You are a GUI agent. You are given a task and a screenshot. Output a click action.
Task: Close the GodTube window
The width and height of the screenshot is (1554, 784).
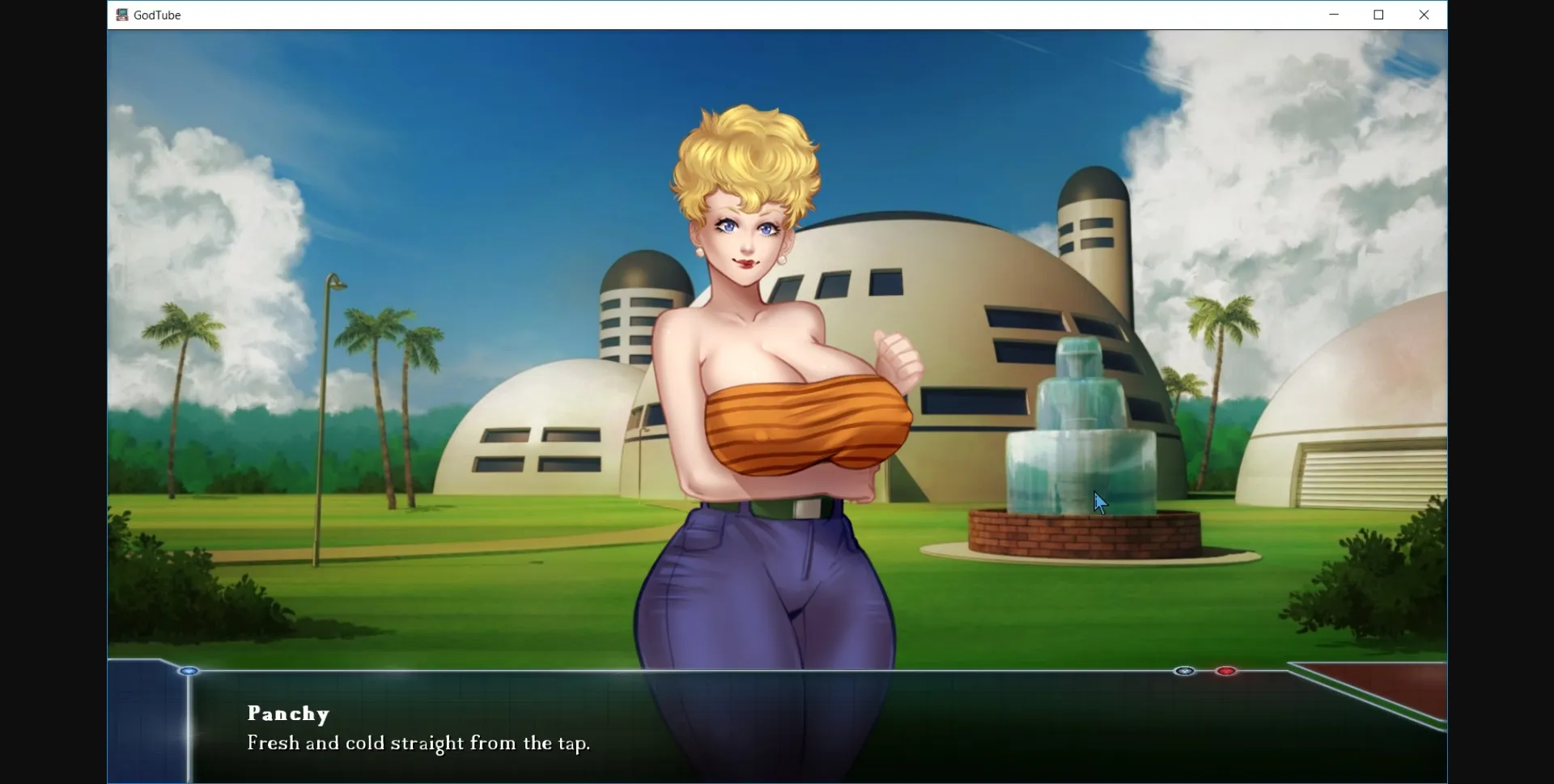[x=1424, y=15]
